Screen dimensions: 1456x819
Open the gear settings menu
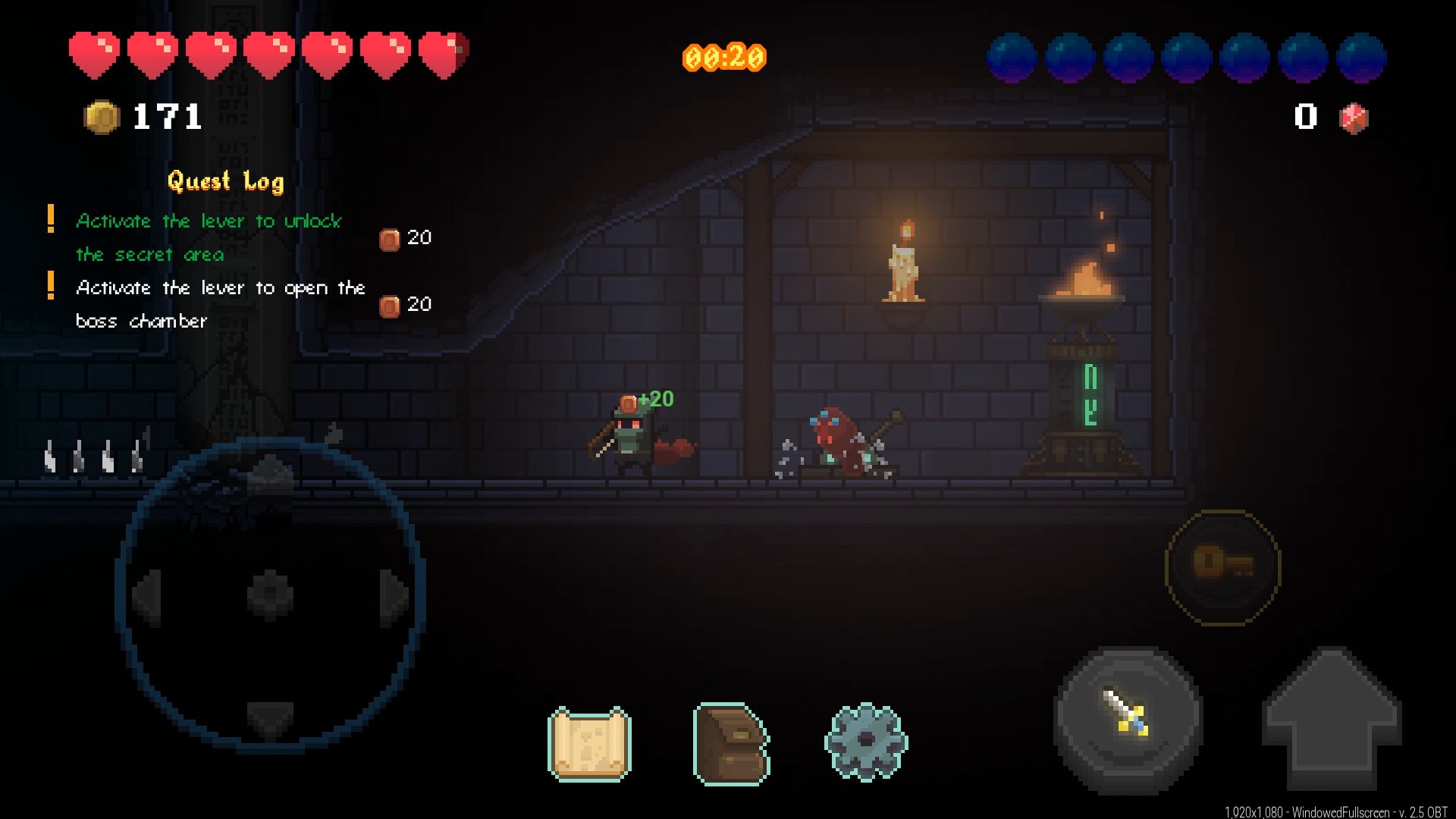866,742
